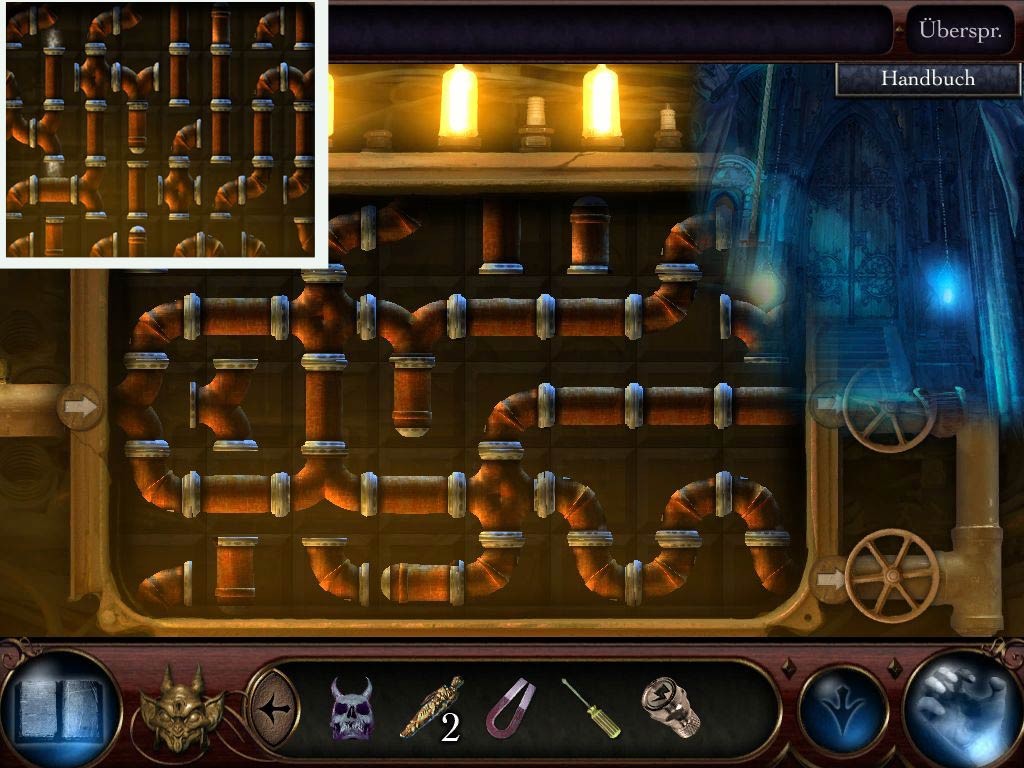The image size is (1024, 768).
Task: Skip the puzzle with the Überspr. button
Action: tap(960, 30)
